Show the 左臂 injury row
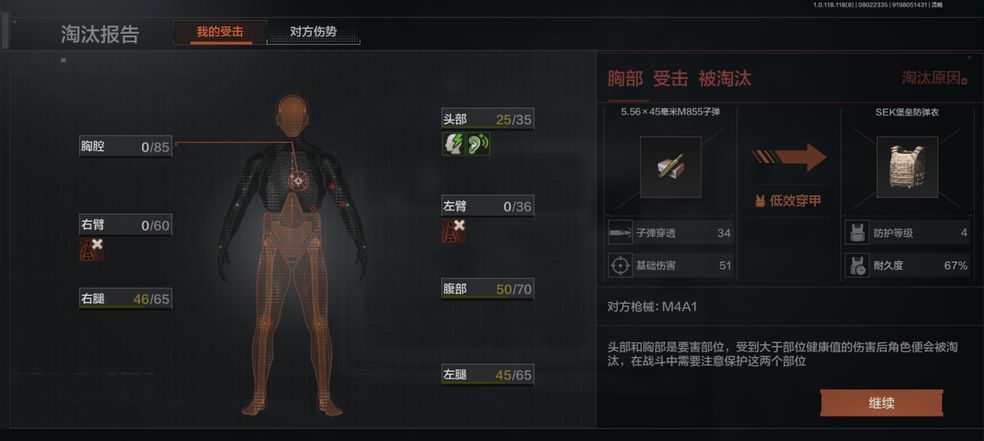Screen dimensions: 984x441 [x=488, y=207]
